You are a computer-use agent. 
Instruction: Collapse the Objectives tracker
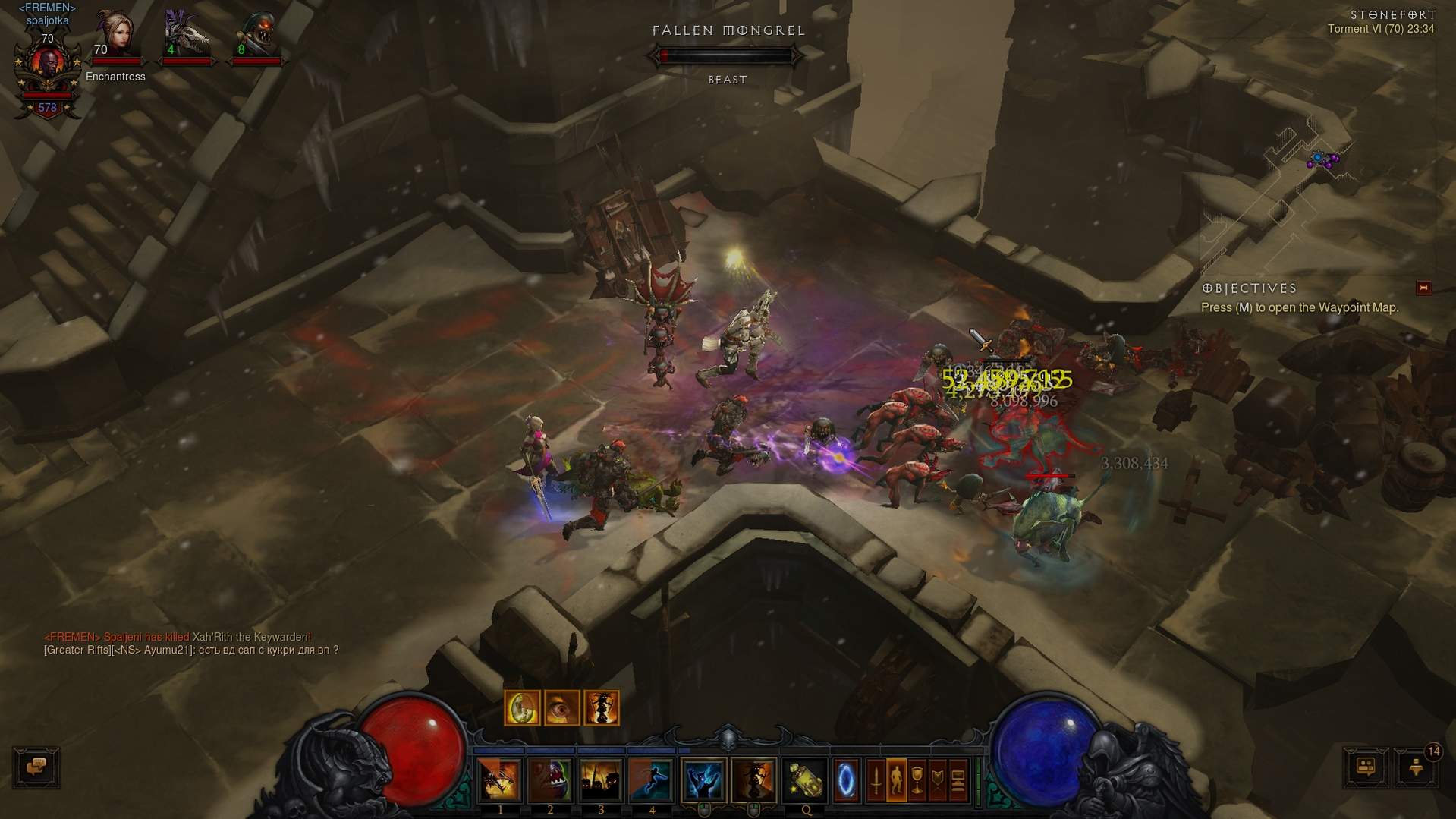pyautogui.click(x=1423, y=288)
